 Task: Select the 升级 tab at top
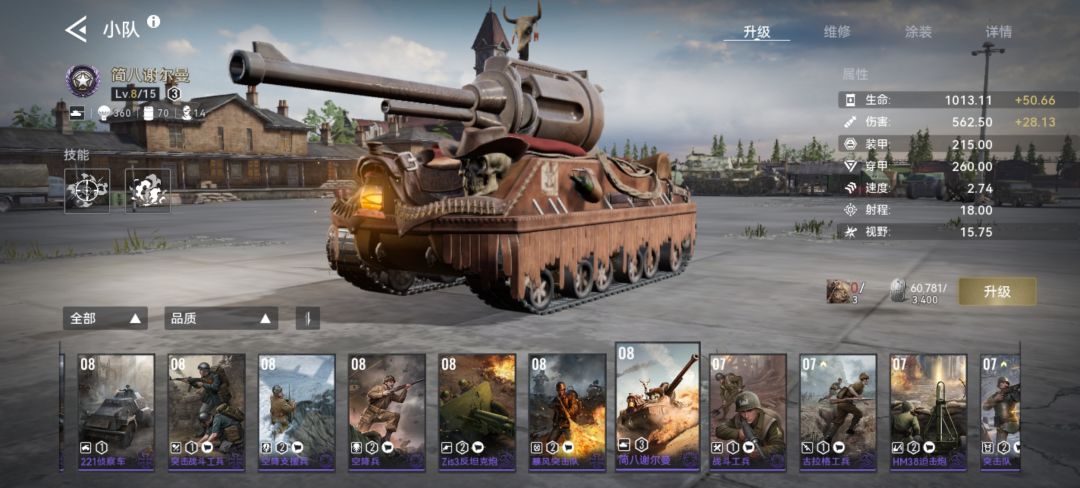coord(757,32)
